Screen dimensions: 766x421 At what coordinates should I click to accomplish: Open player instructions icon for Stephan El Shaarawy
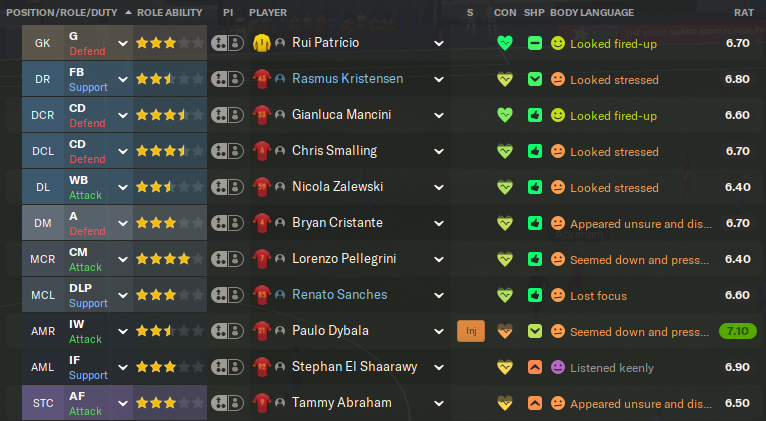pos(227,367)
